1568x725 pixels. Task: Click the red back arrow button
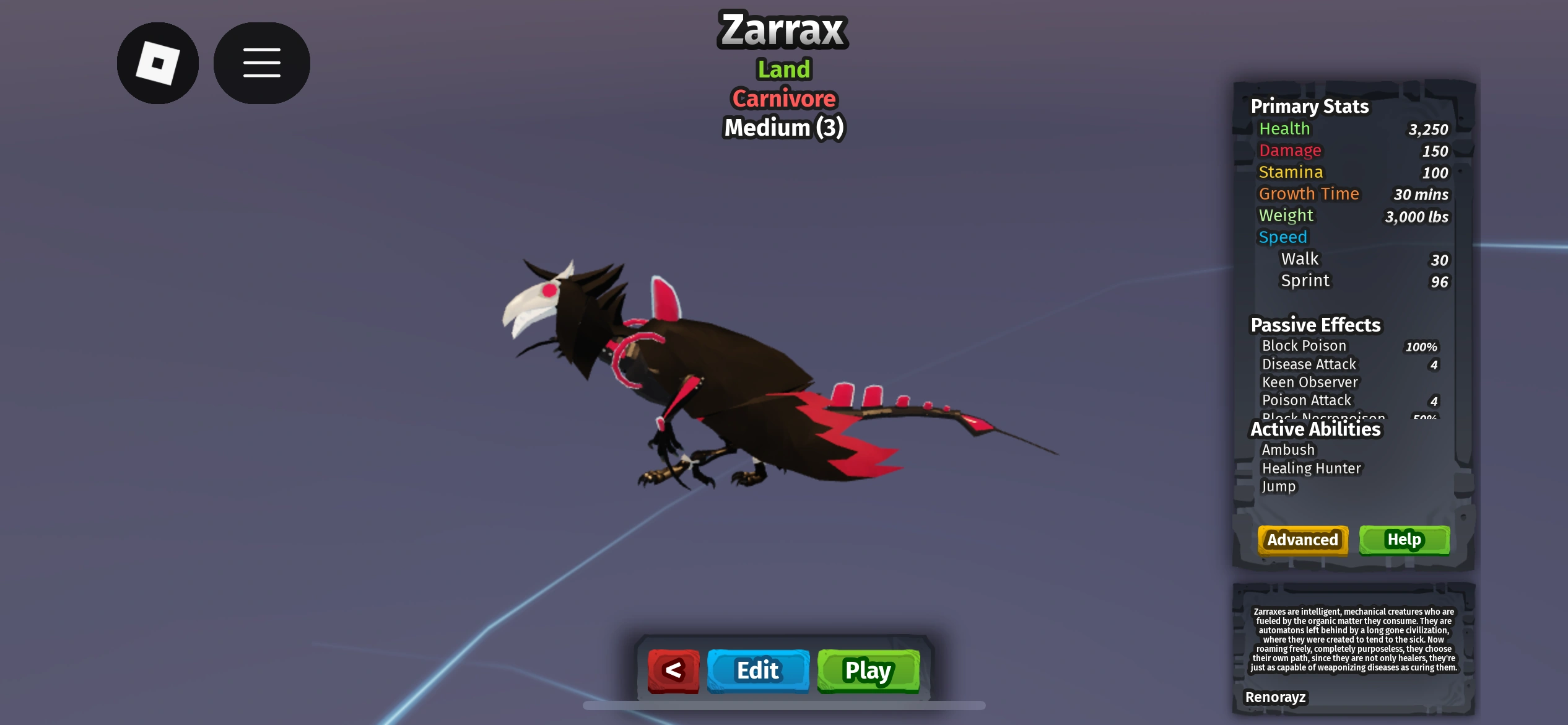(674, 670)
